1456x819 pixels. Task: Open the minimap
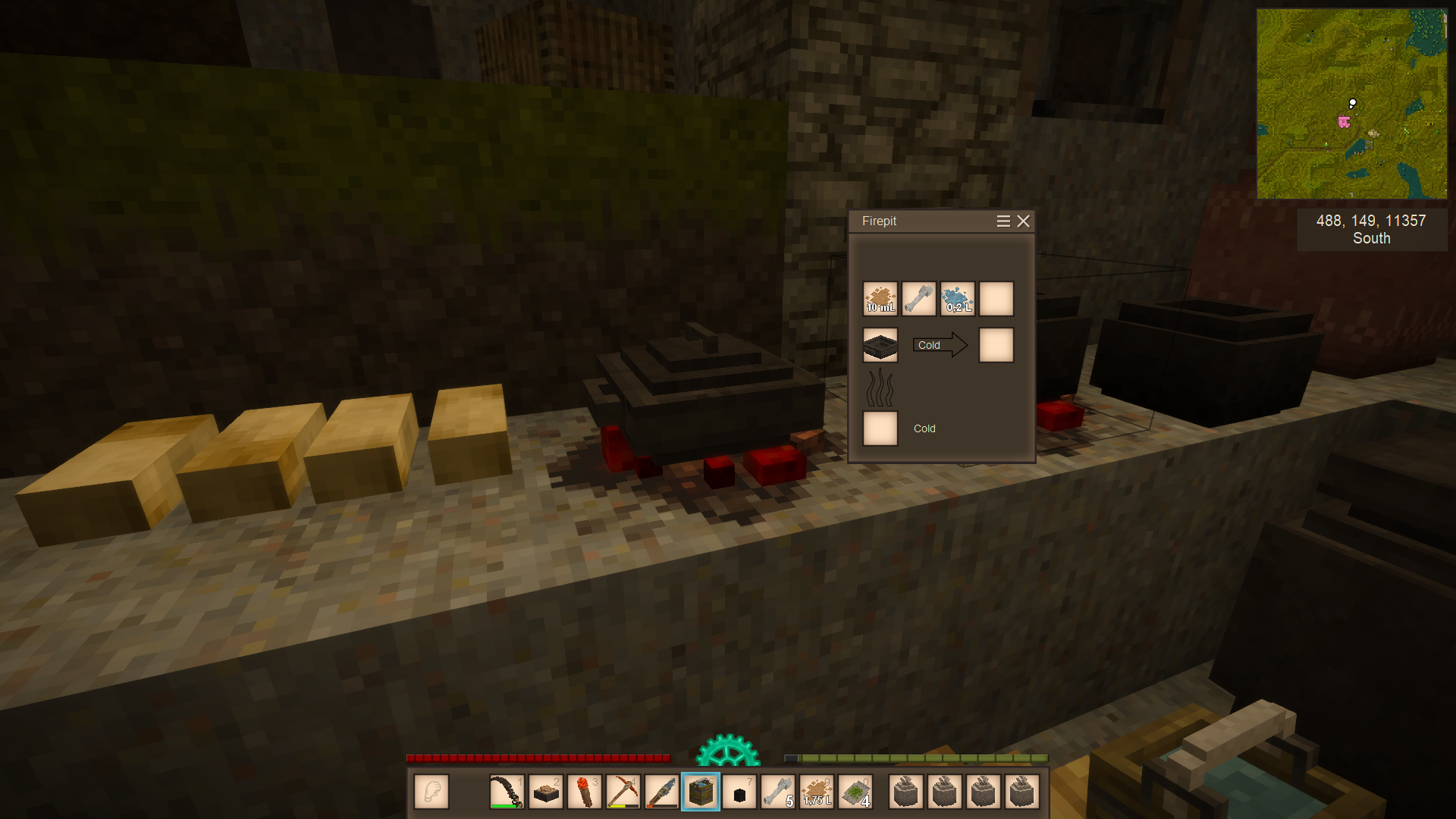pos(1351,104)
